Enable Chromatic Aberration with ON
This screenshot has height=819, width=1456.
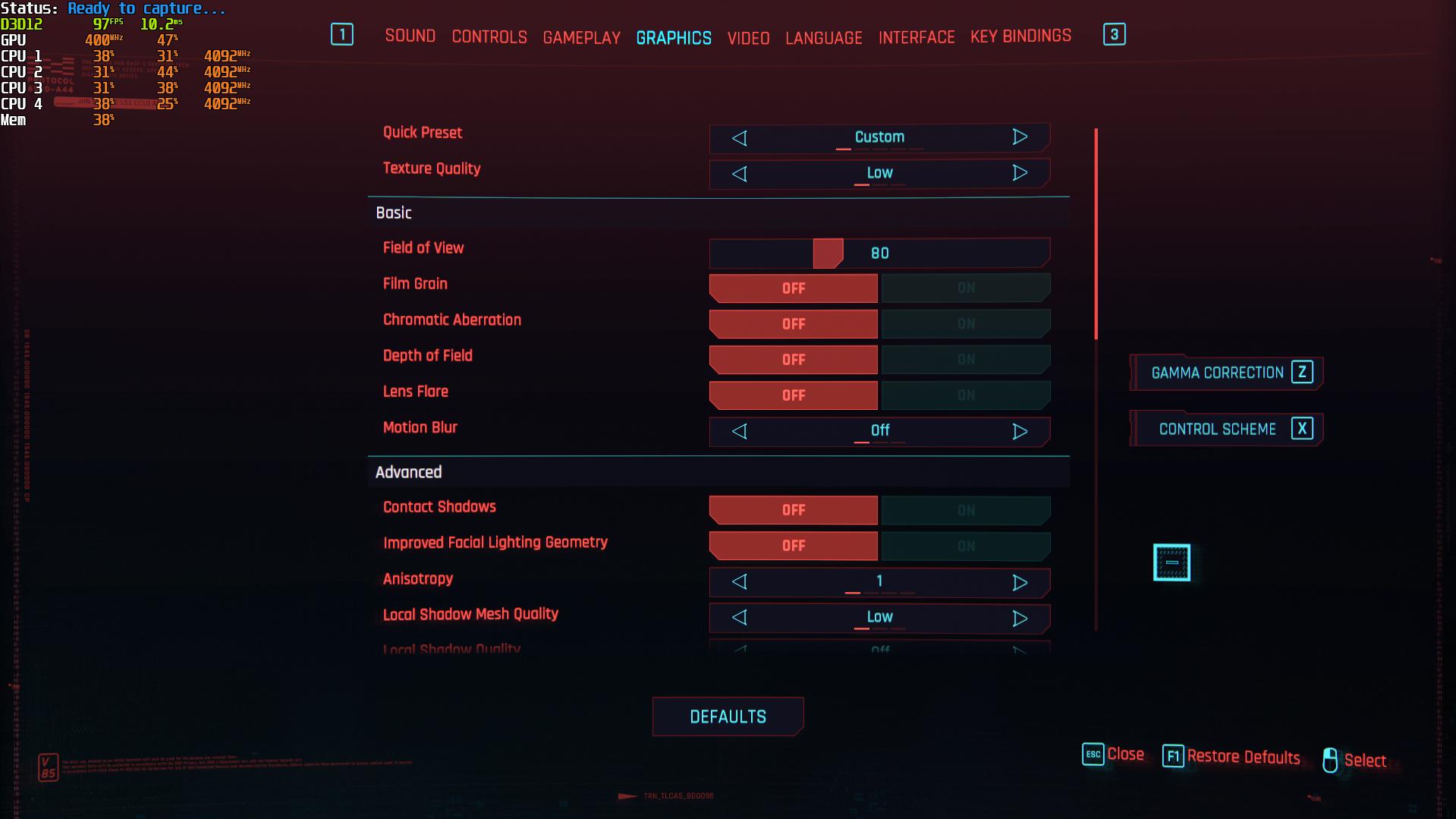tap(965, 324)
